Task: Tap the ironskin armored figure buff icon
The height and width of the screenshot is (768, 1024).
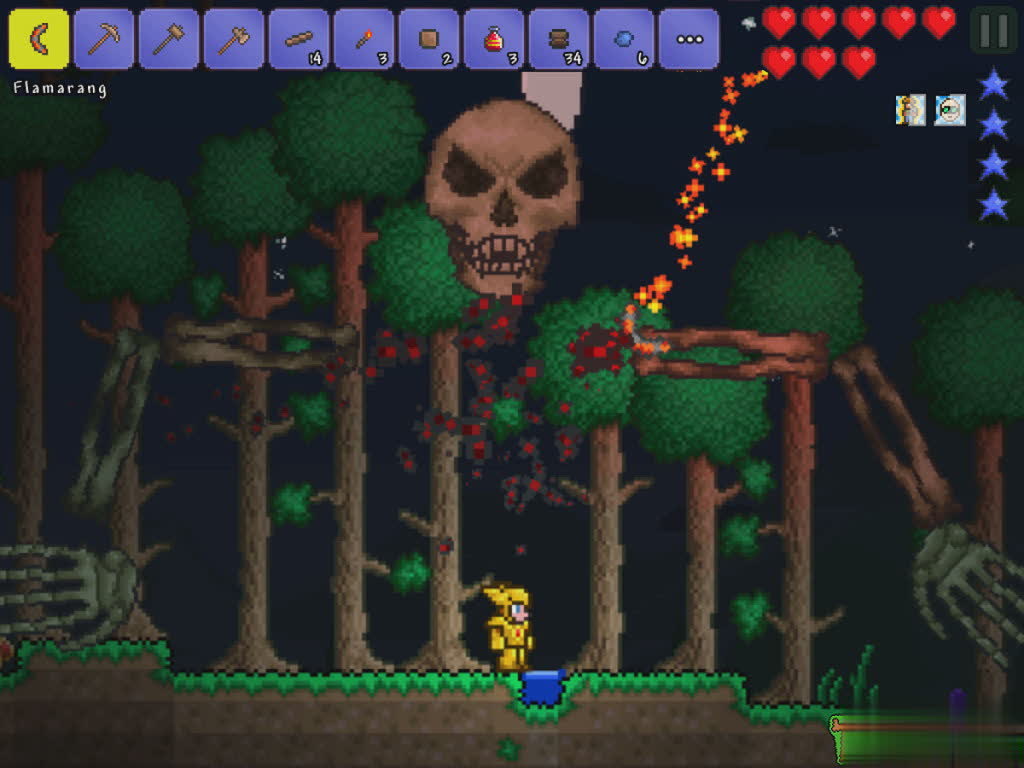Action: [x=910, y=109]
